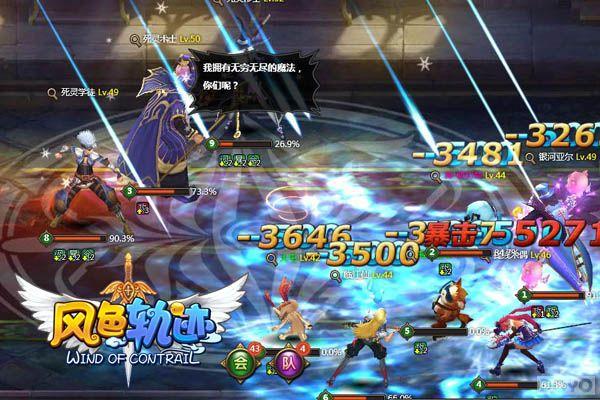
Task: Open the purple 队 team chat button
Action: 288,362
